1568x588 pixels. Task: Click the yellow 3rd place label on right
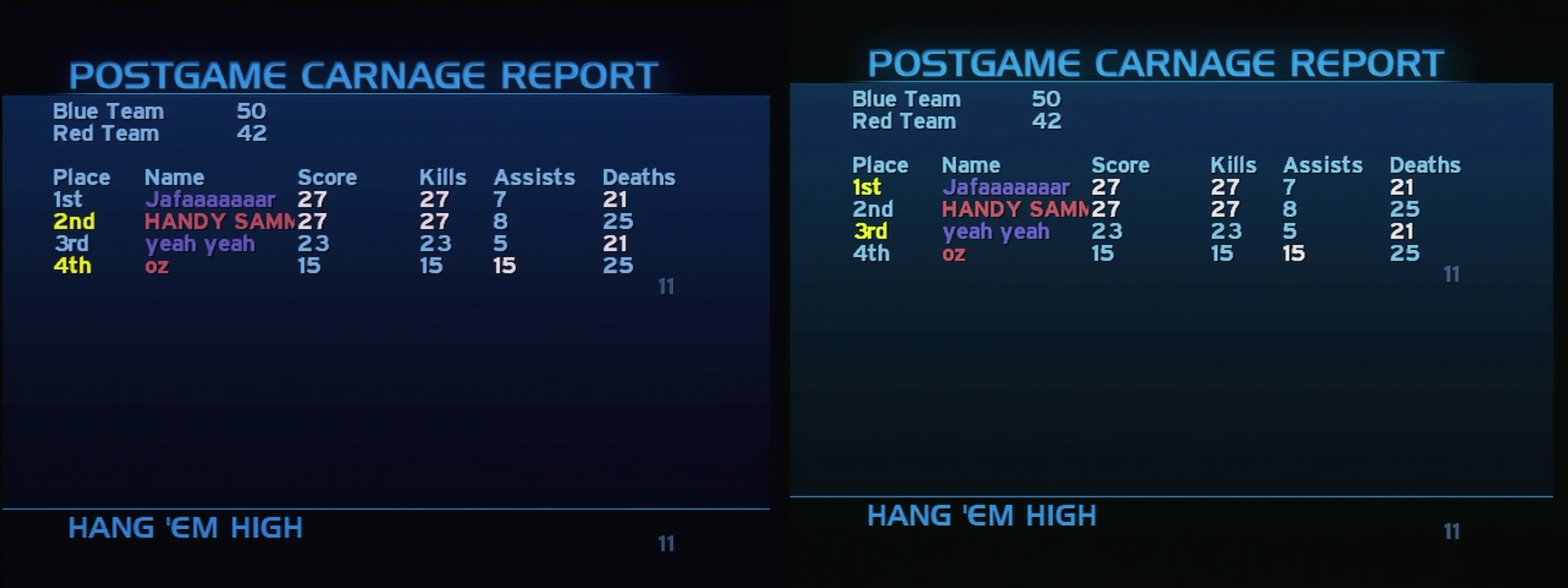point(872,231)
